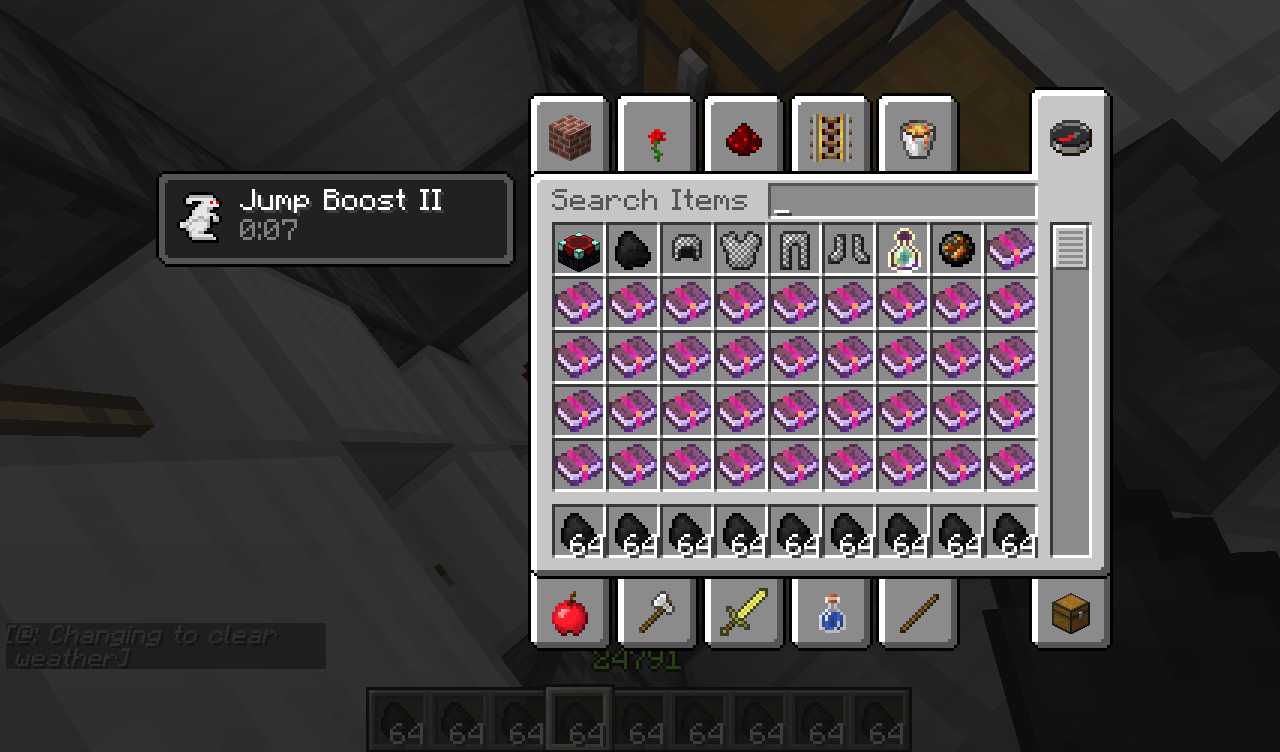Screen dimensions: 1280x752
Task: Open the Brewing tab with potion icon
Action: (x=830, y=614)
